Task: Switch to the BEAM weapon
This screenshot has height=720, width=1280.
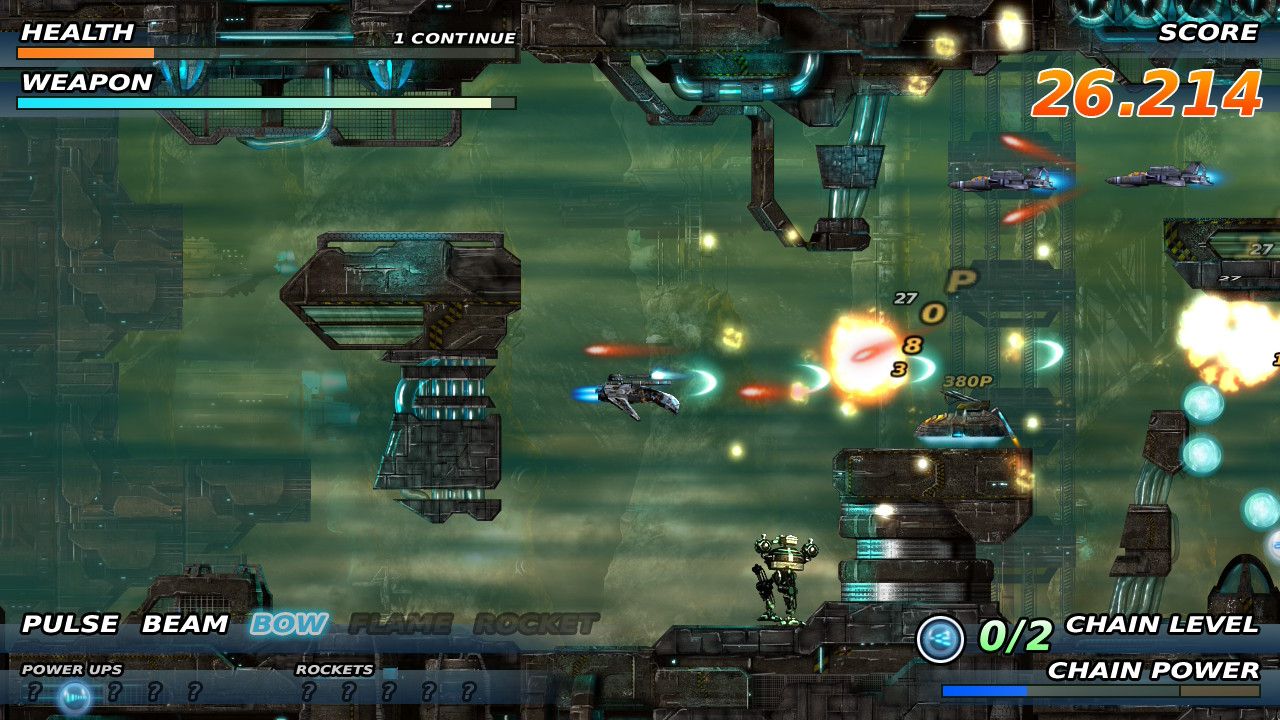Action: tap(185, 625)
